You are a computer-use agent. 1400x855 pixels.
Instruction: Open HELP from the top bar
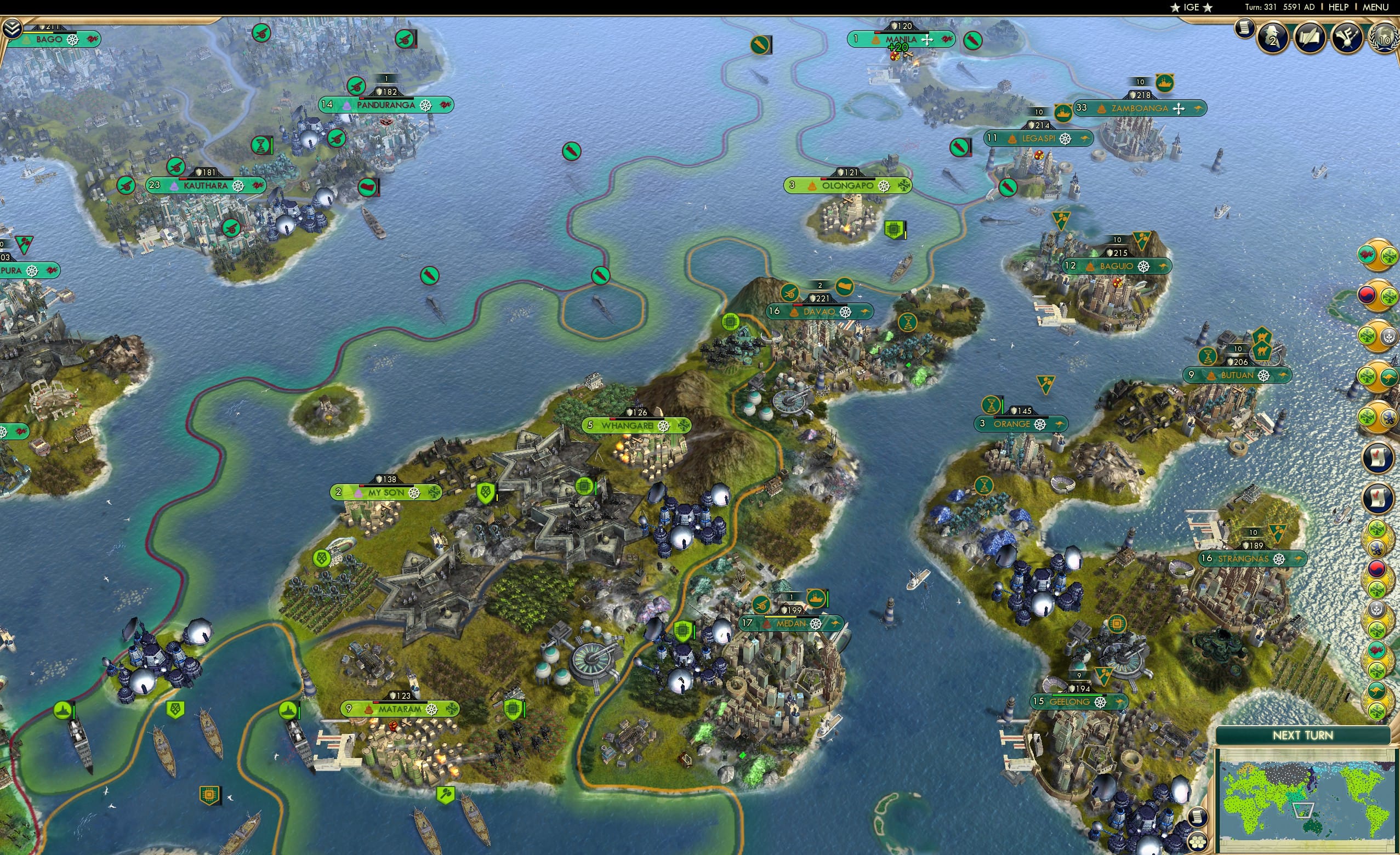[1339, 7]
